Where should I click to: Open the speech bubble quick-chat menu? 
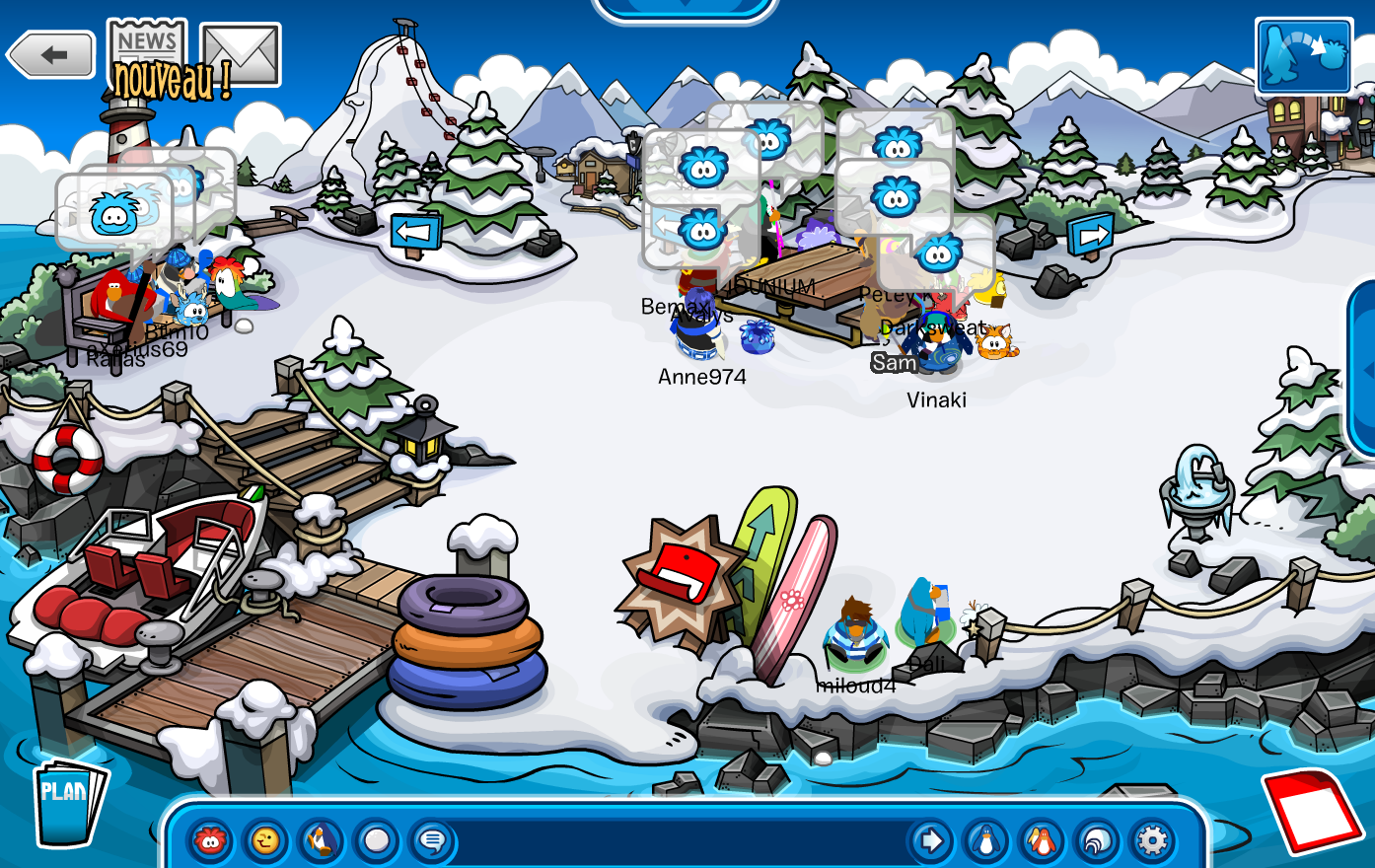(x=431, y=841)
